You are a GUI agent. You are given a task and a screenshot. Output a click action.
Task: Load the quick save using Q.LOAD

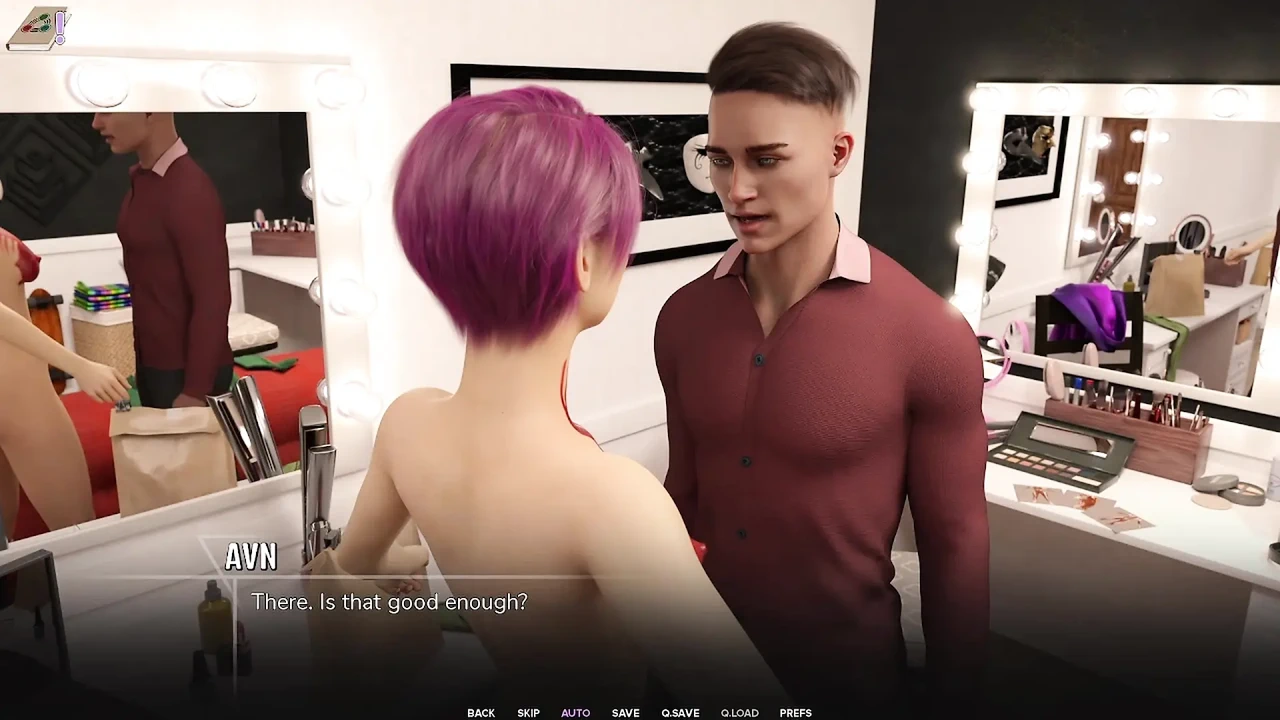click(739, 712)
